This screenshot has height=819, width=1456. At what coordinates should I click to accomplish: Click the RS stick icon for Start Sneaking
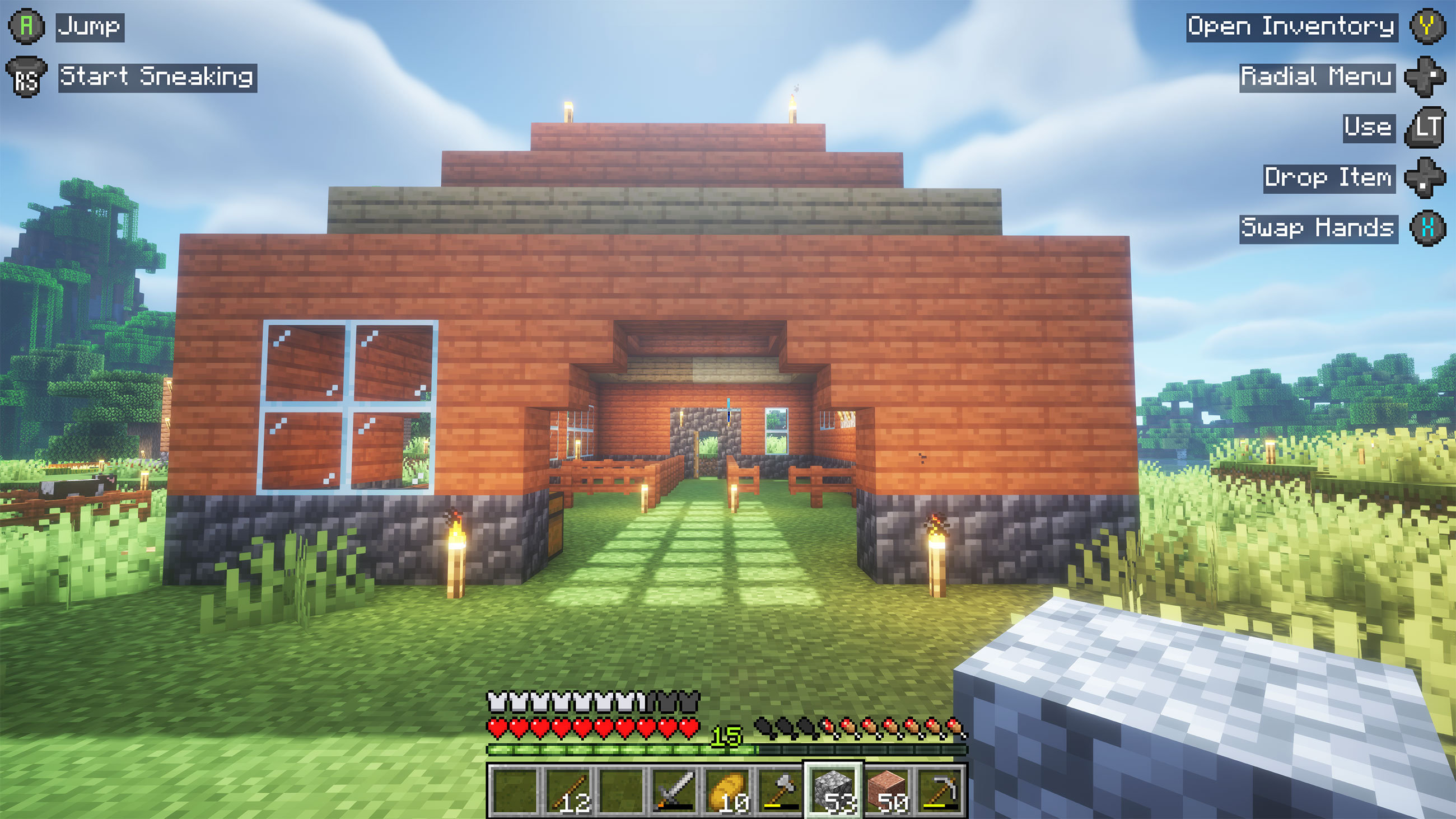(26, 76)
